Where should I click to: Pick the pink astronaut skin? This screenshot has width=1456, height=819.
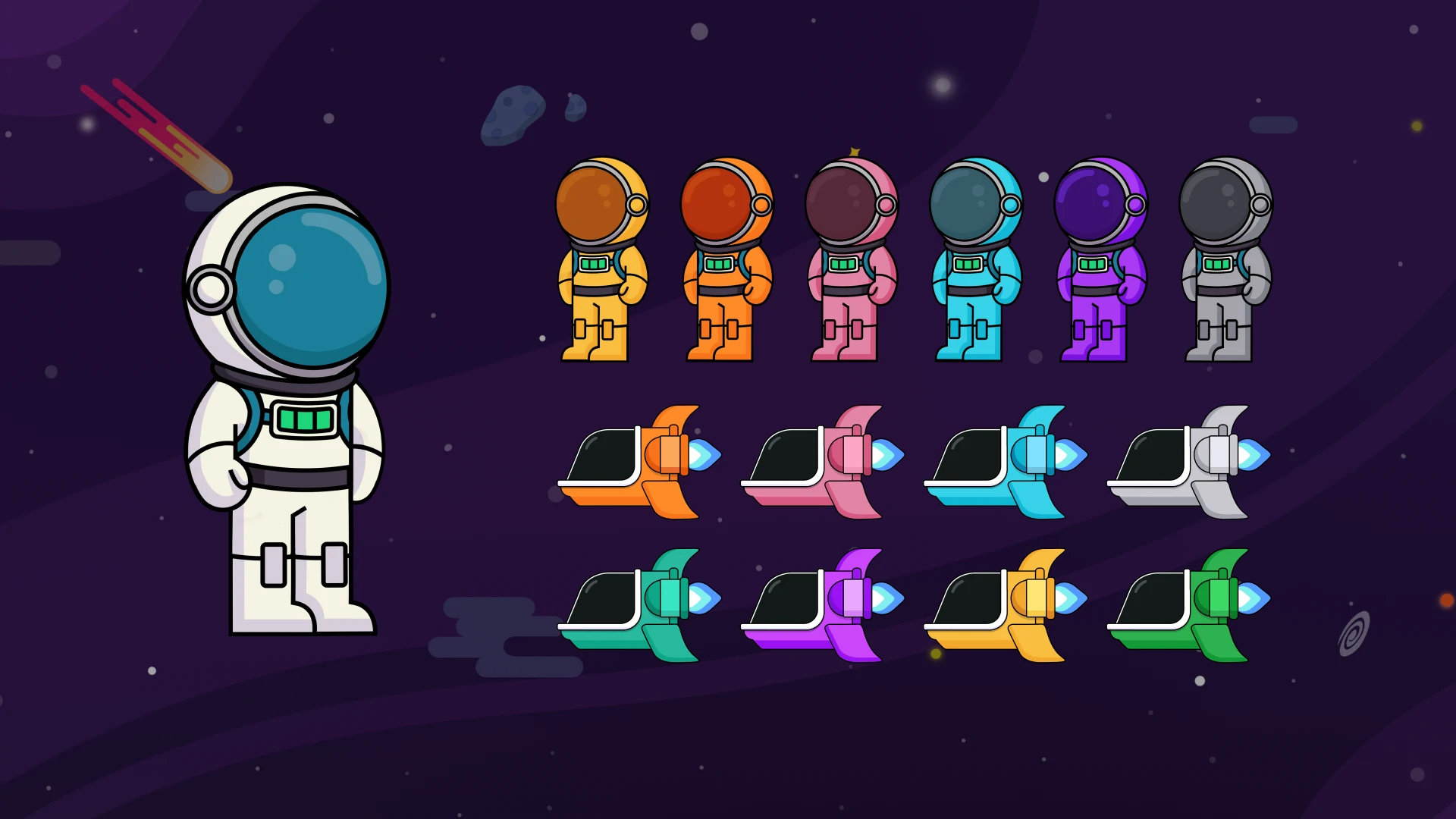coord(851,259)
